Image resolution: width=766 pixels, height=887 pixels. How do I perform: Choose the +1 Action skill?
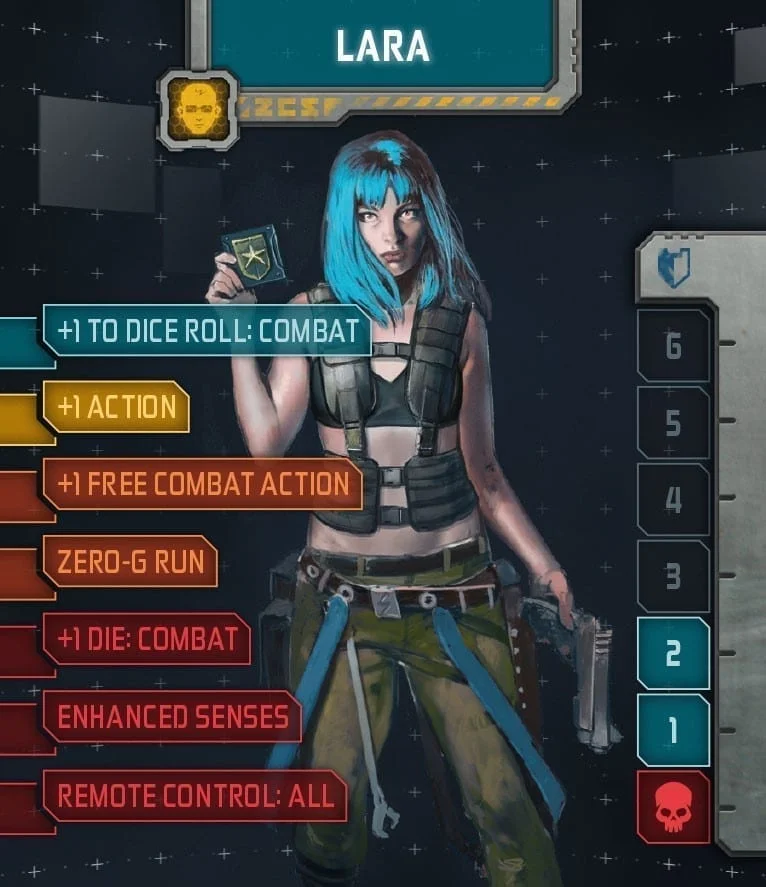pos(116,407)
